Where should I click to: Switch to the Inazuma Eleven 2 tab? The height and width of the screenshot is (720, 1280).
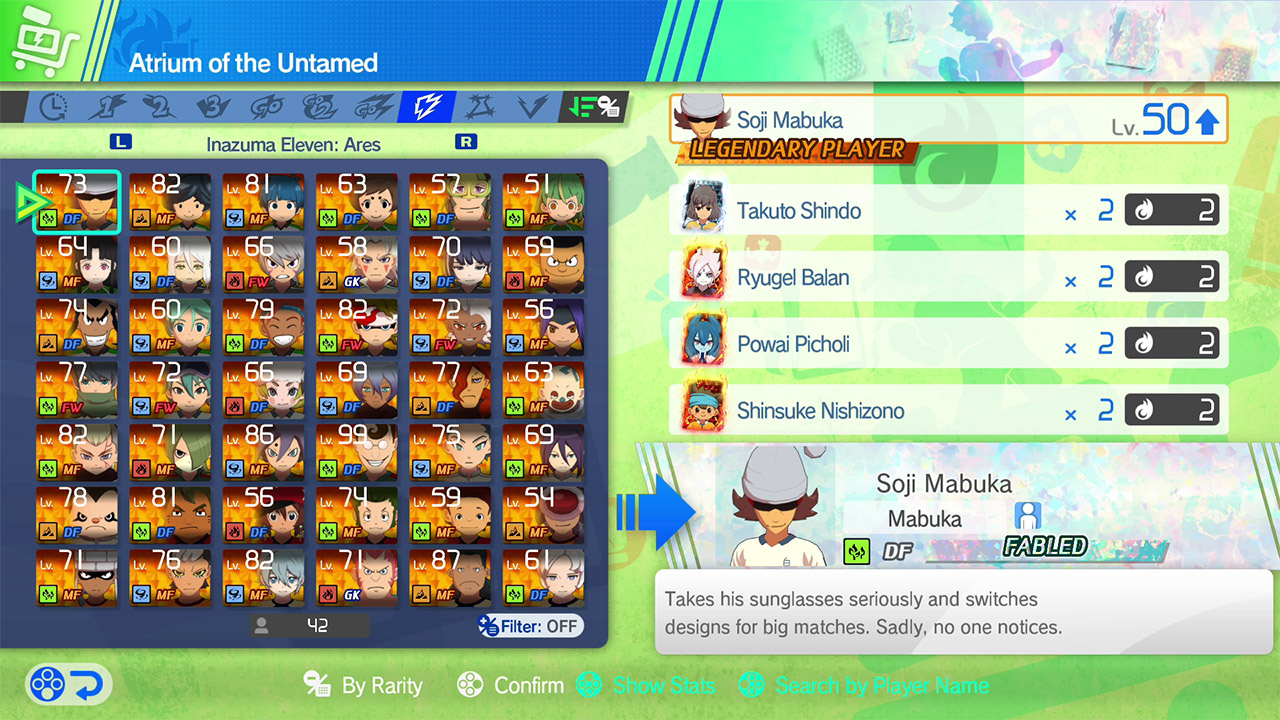click(x=160, y=107)
